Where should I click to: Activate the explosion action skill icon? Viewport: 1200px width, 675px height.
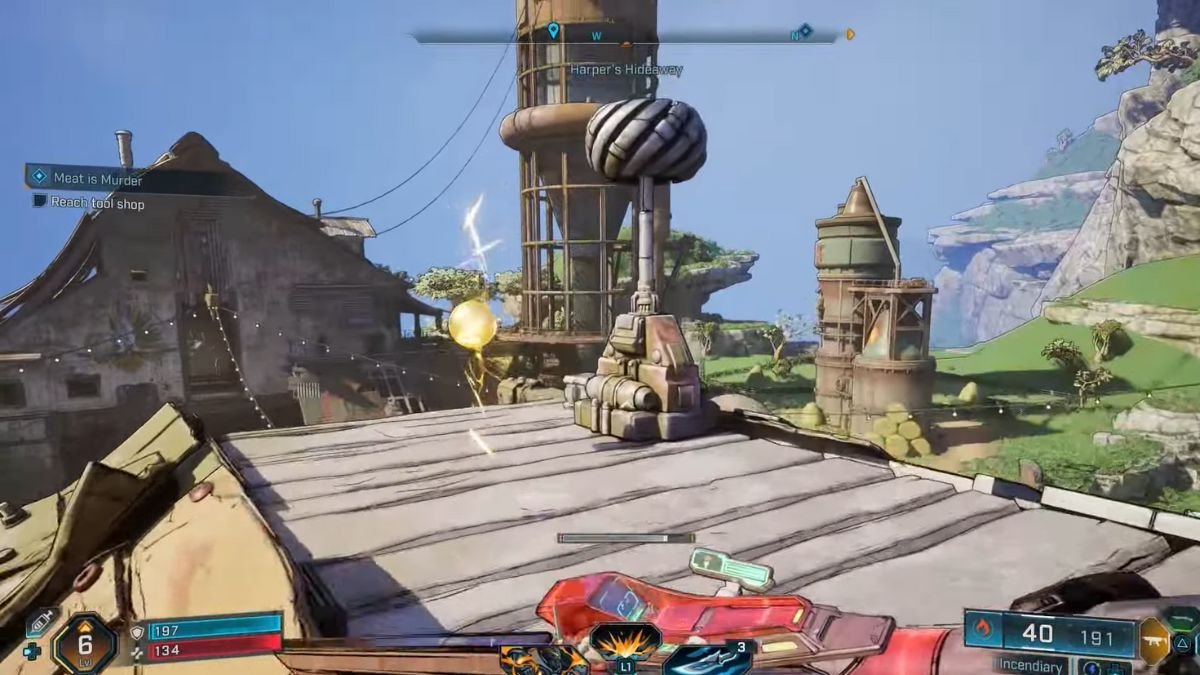click(624, 640)
